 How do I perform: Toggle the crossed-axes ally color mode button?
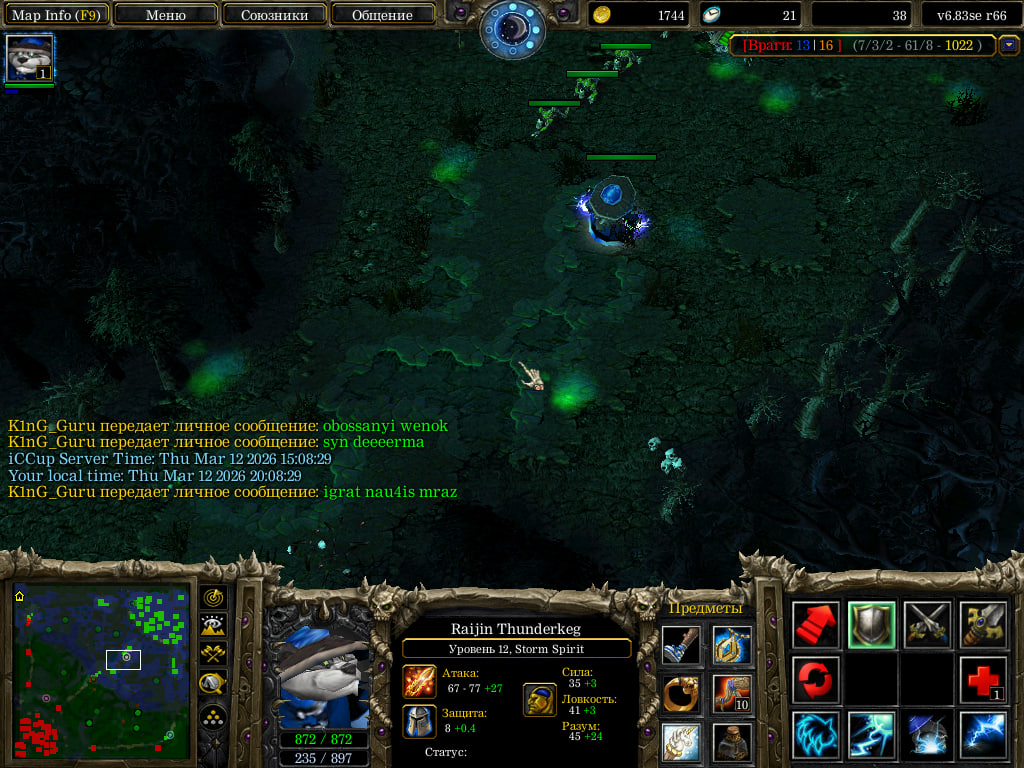click(x=212, y=655)
